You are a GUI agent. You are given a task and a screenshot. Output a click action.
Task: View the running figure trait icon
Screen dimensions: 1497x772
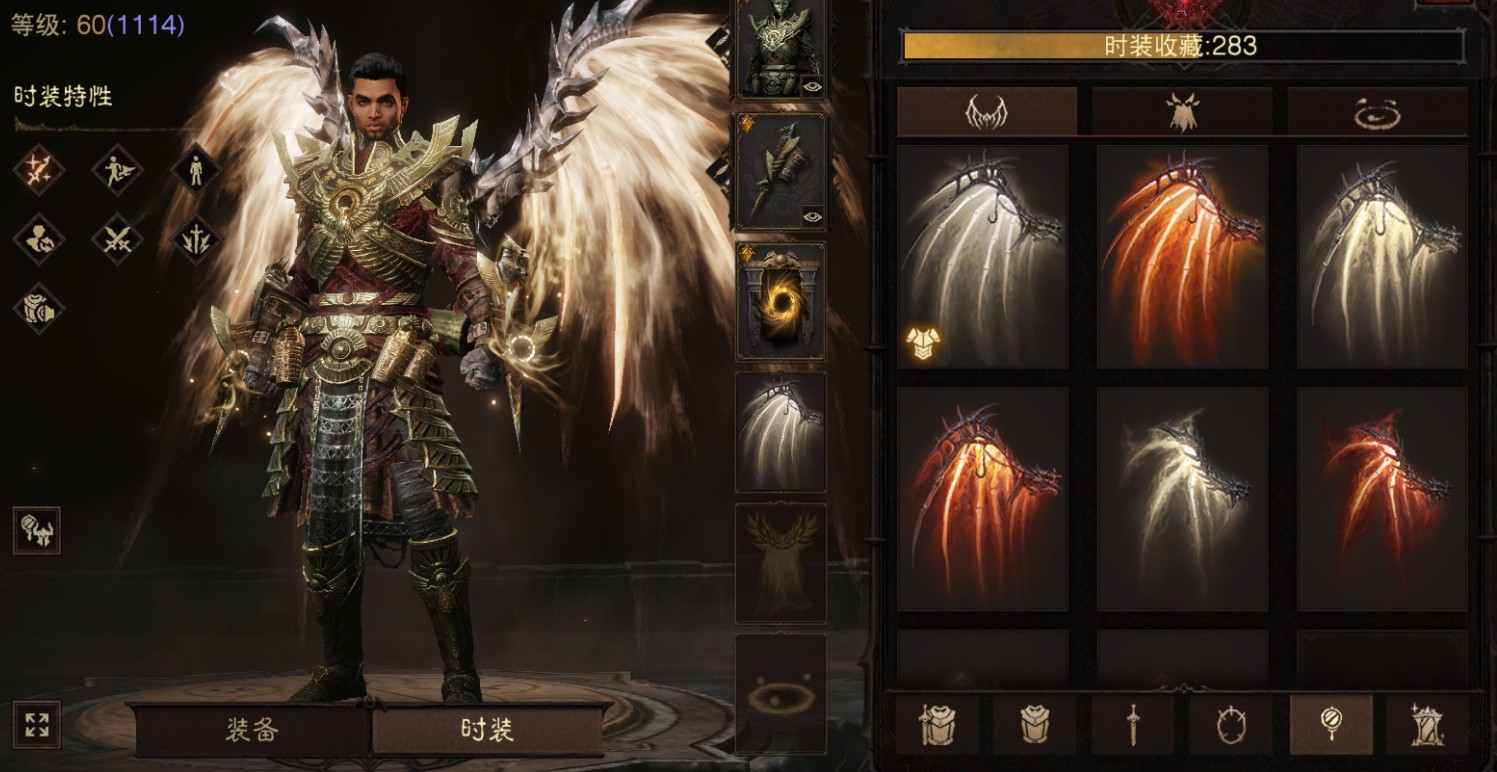click(x=117, y=169)
